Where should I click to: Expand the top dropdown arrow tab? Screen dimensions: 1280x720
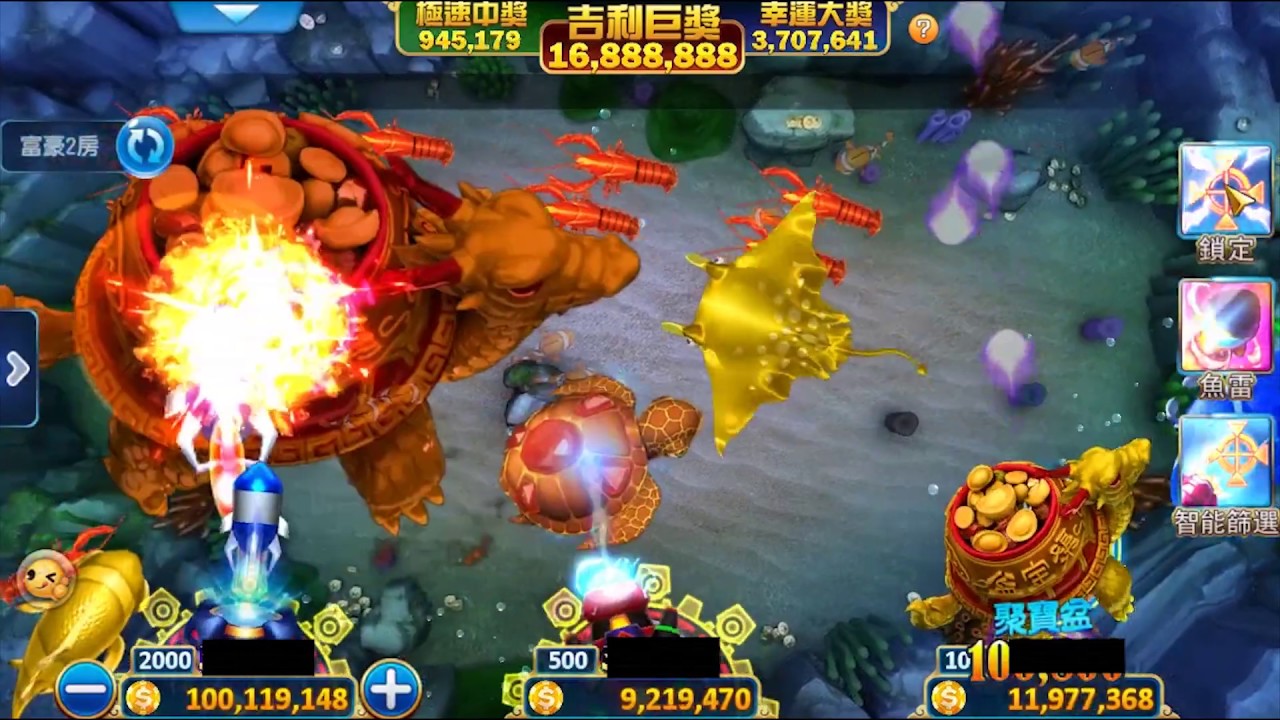237,14
